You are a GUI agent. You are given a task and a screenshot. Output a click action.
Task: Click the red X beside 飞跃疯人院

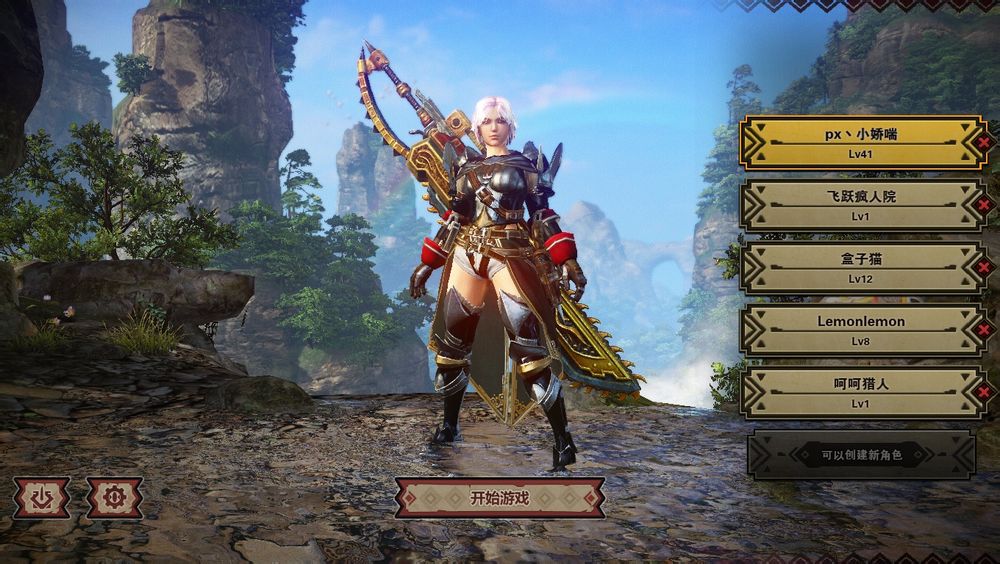coord(984,205)
